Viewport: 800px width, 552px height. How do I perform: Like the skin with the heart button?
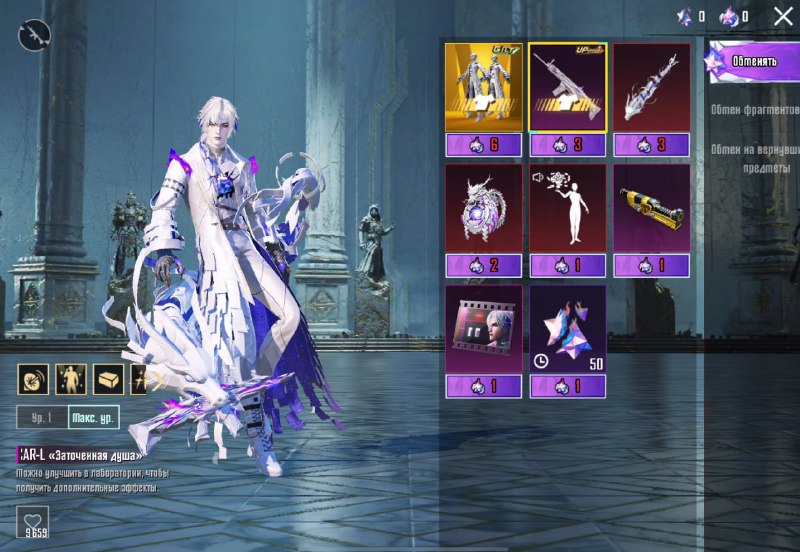click(33, 522)
